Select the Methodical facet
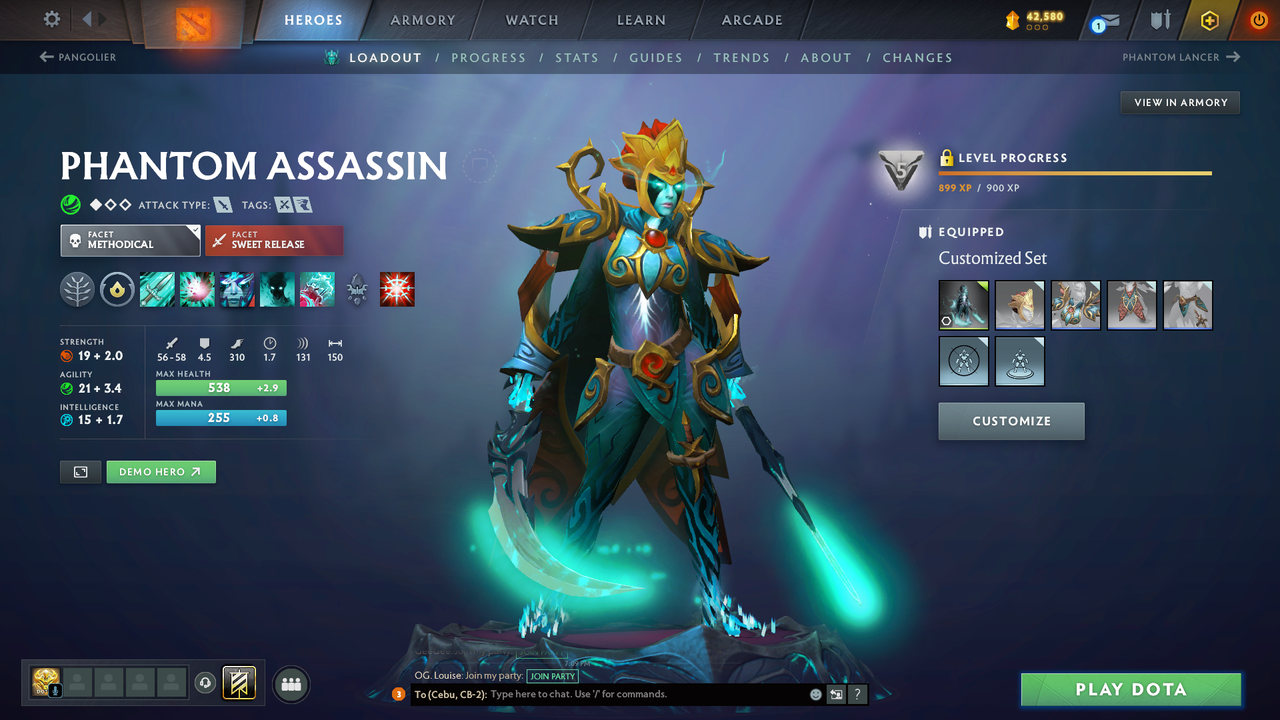The height and width of the screenshot is (720, 1280). click(x=130, y=240)
